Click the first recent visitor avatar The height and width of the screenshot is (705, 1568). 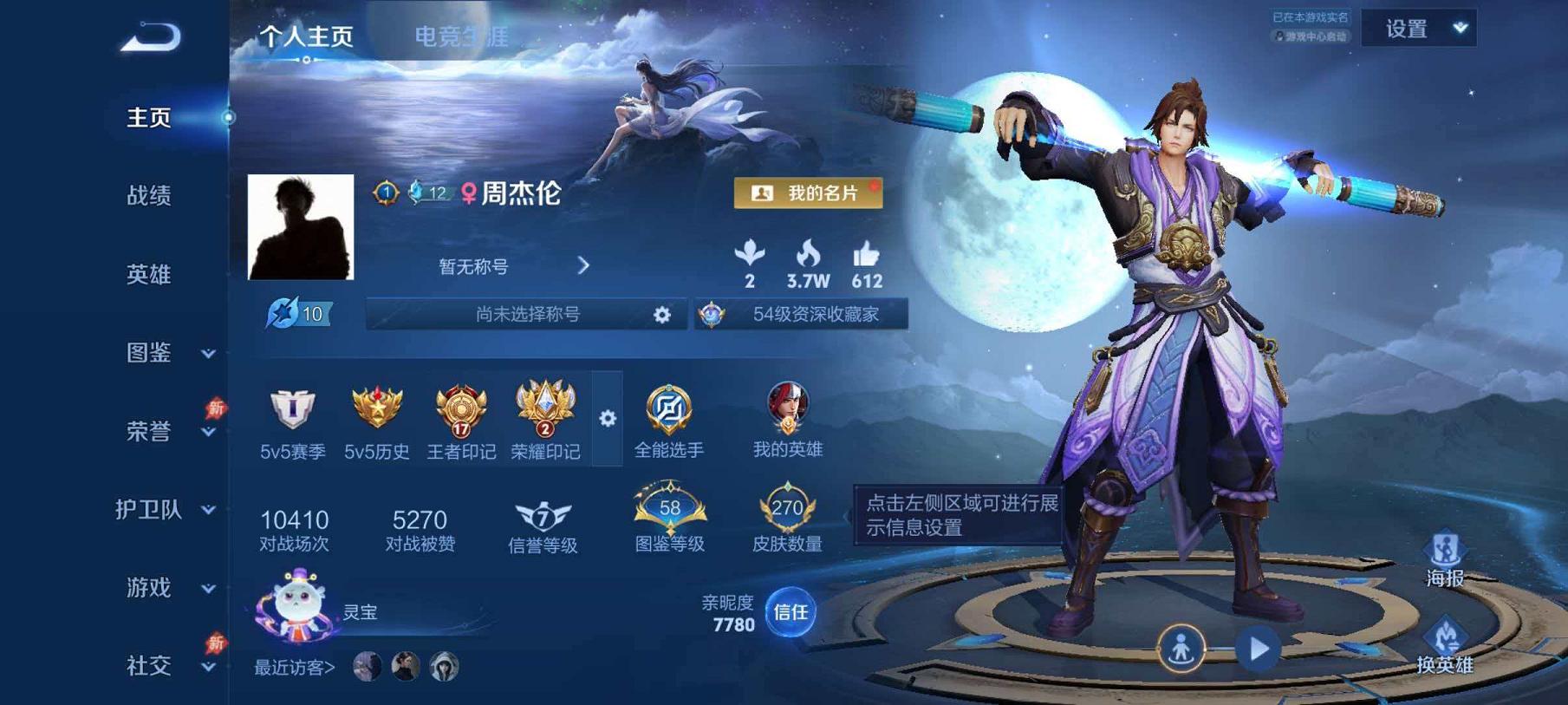[367, 667]
